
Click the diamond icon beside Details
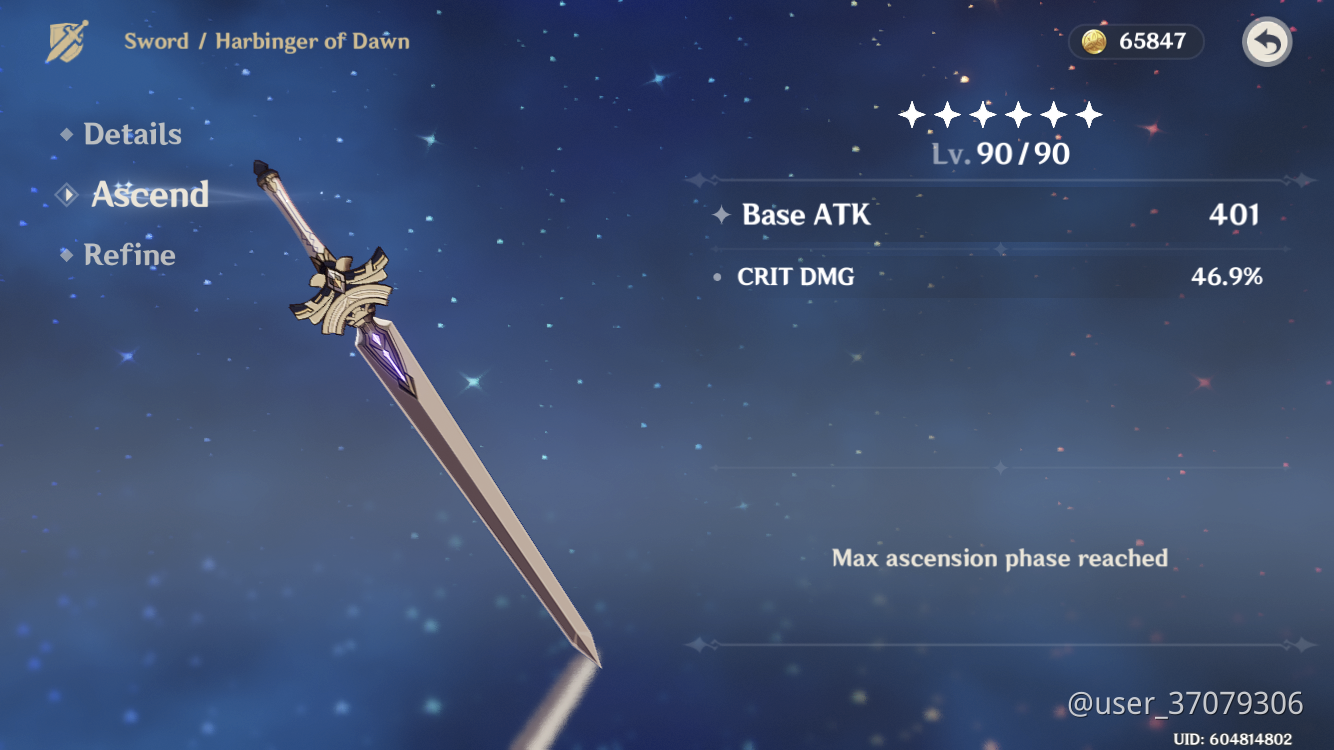click(65, 133)
